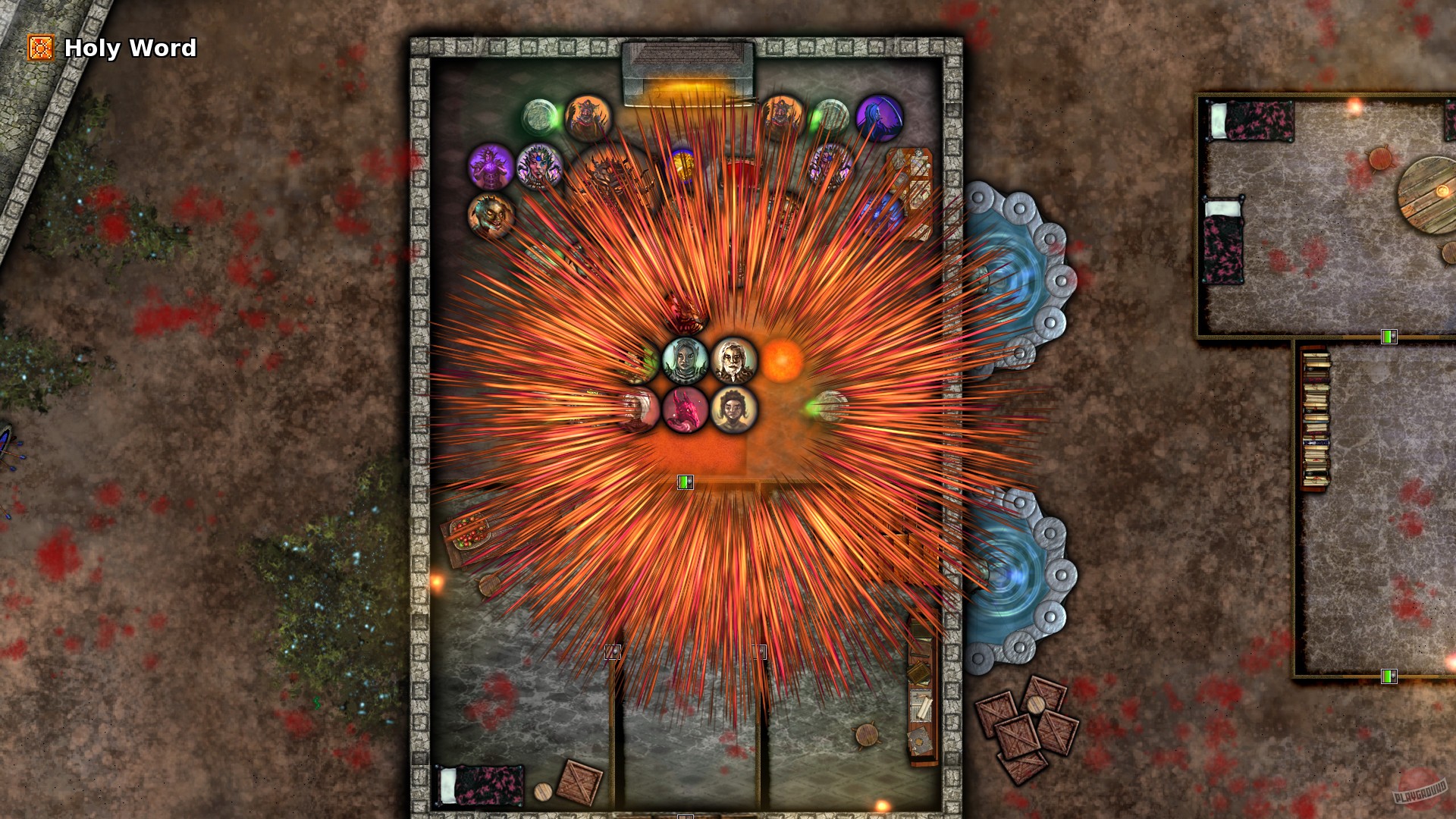Click the crowned queen portrait token
Image resolution: width=1456 pixels, height=819 pixels.
tap(540, 168)
